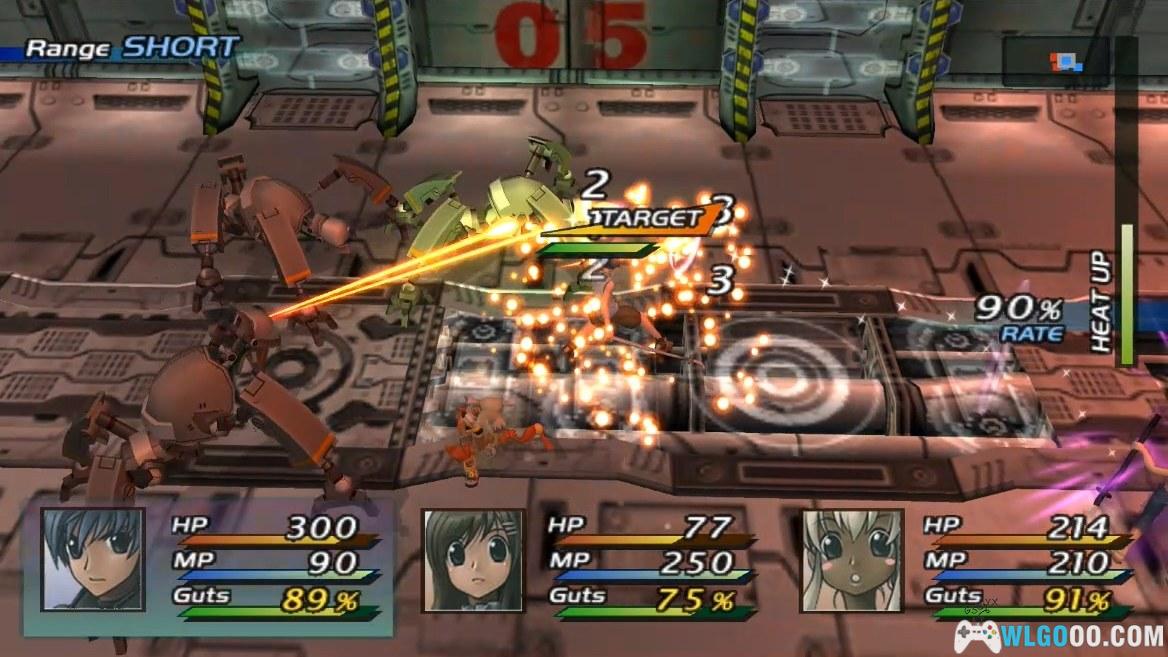Pick the white-haired girl's portrait
The width and height of the screenshot is (1168, 657).
pyautogui.click(x=852, y=560)
